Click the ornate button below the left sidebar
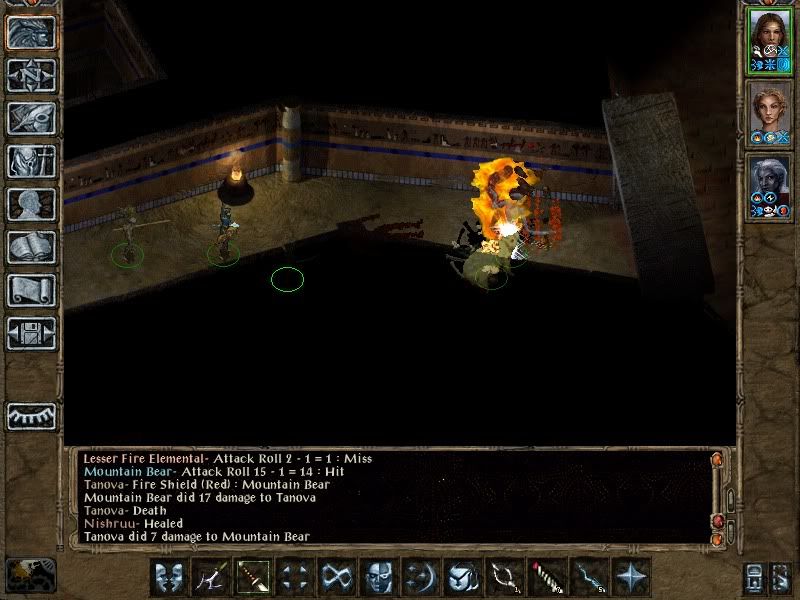This screenshot has width=800, height=600. click(x=30, y=574)
